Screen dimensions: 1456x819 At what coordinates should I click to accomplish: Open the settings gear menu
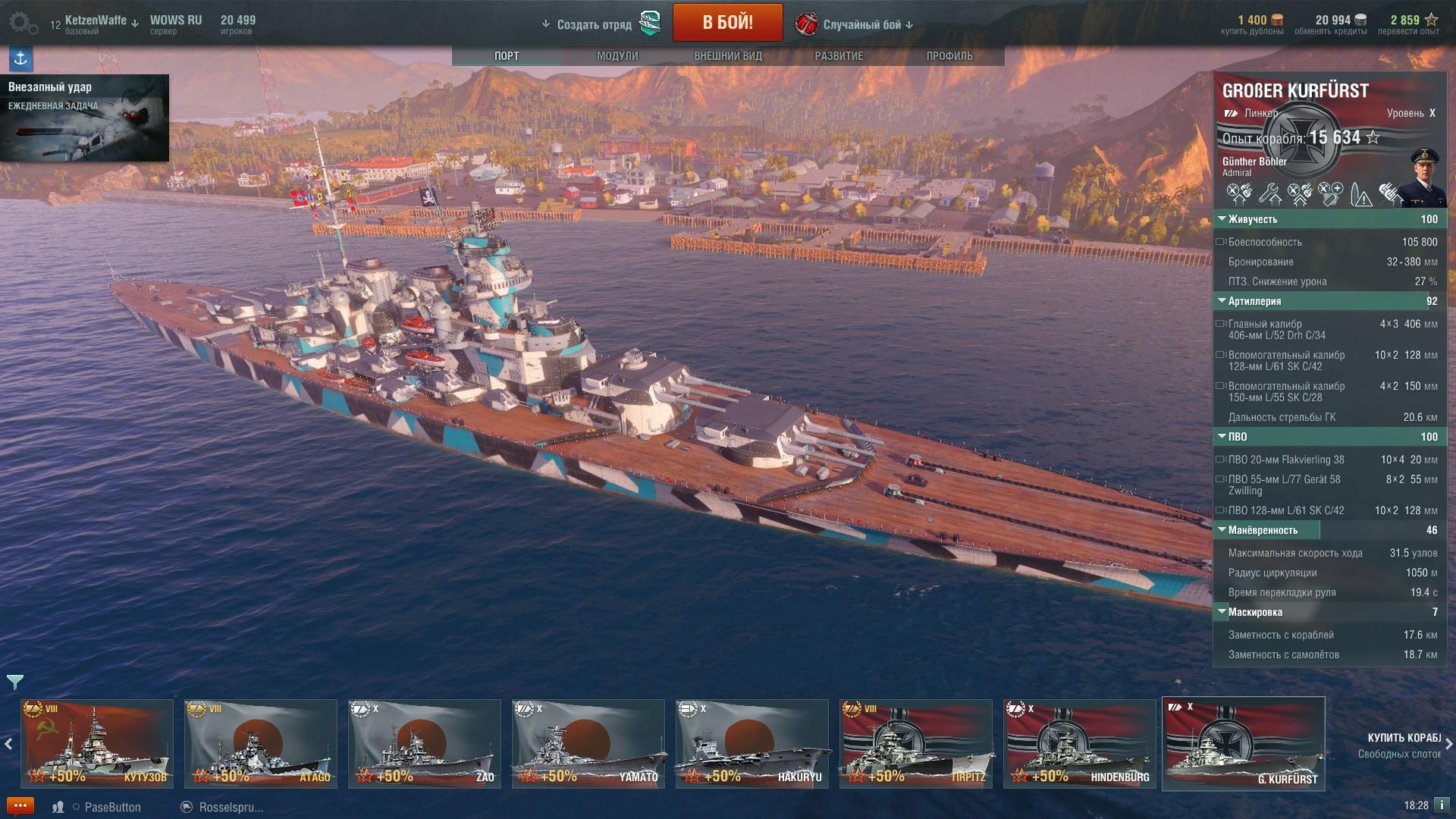click(23, 24)
